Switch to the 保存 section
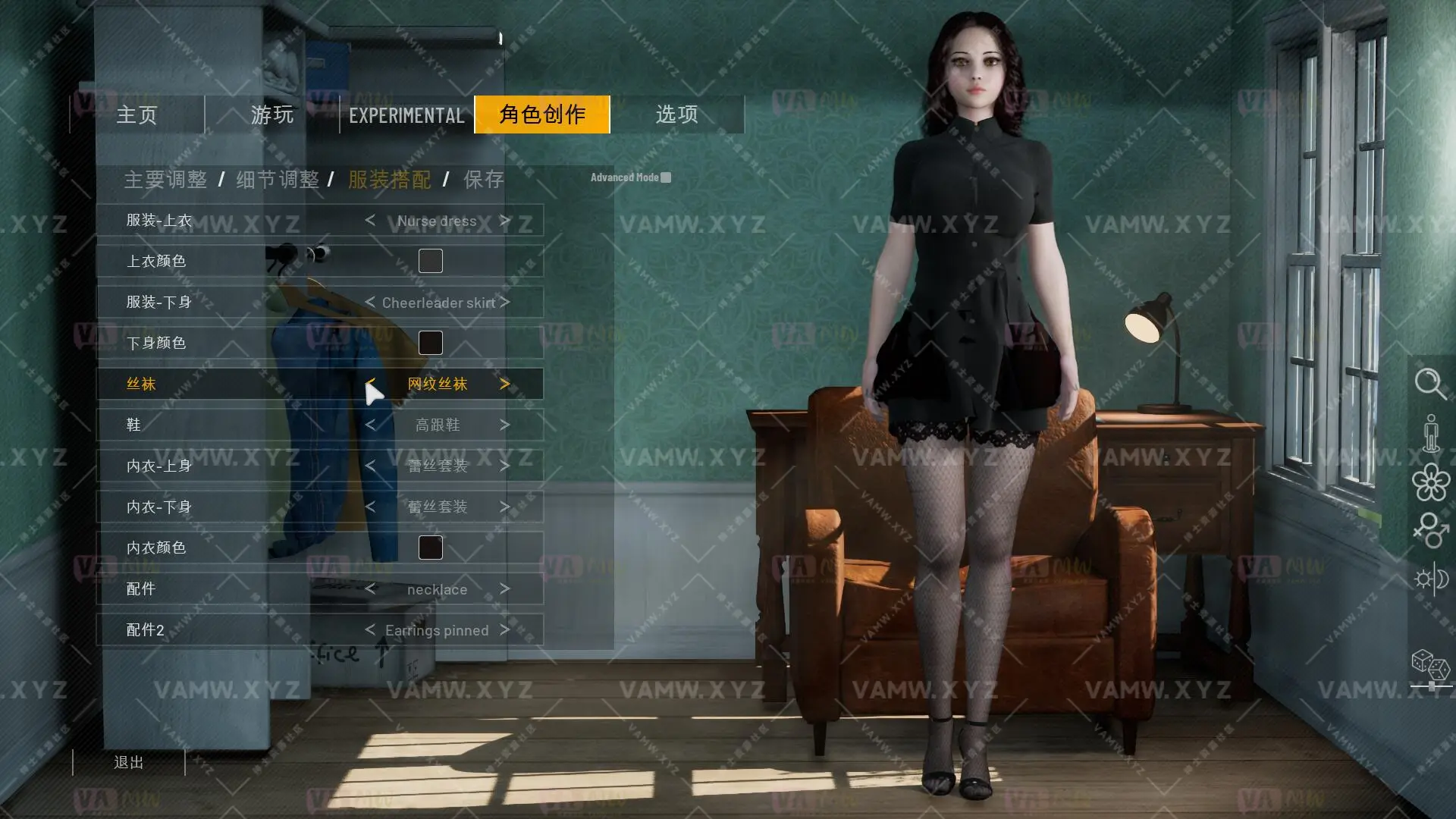1456x819 pixels. pyautogui.click(x=484, y=180)
